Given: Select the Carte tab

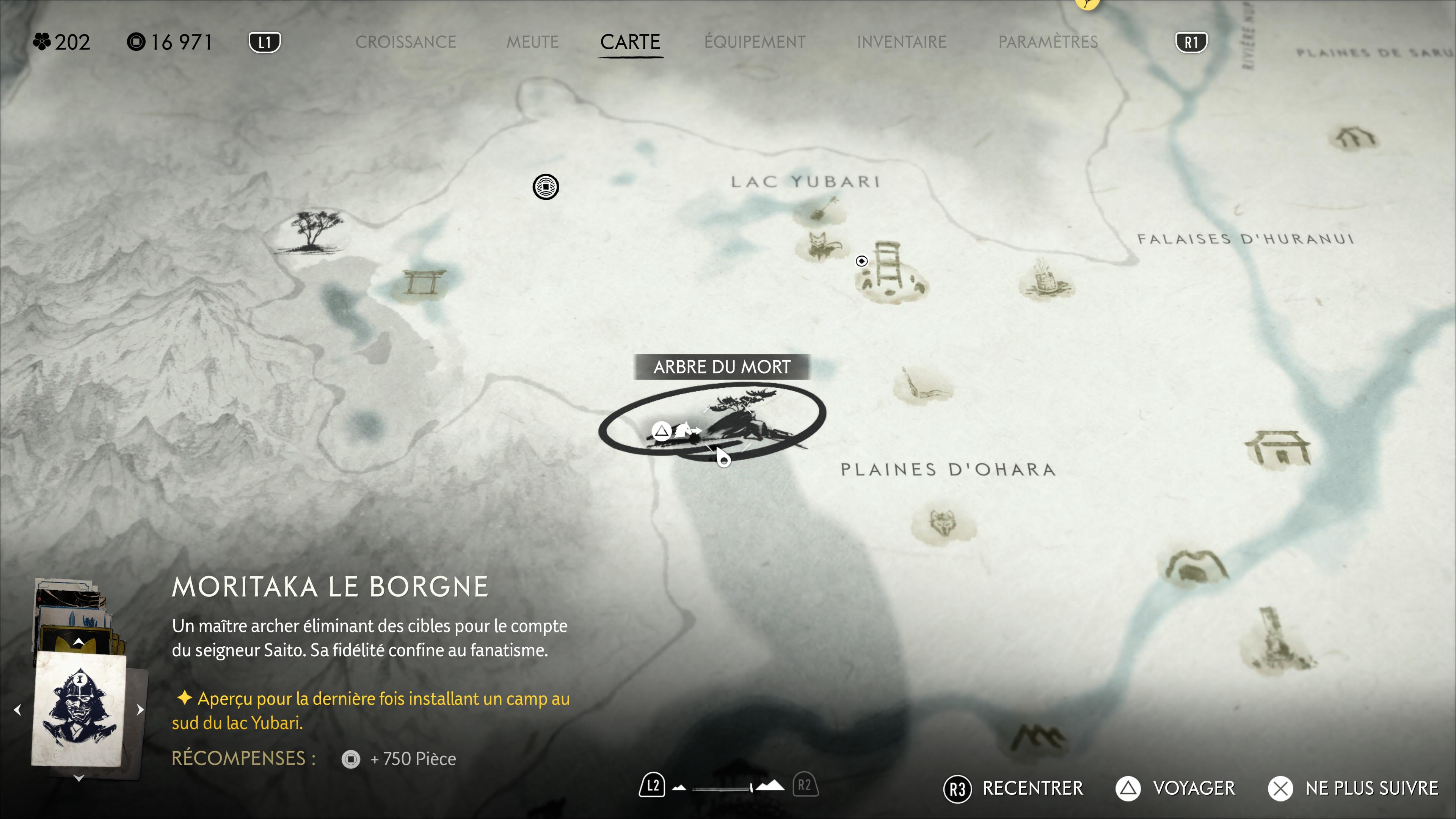Looking at the screenshot, I should (x=630, y=42).
